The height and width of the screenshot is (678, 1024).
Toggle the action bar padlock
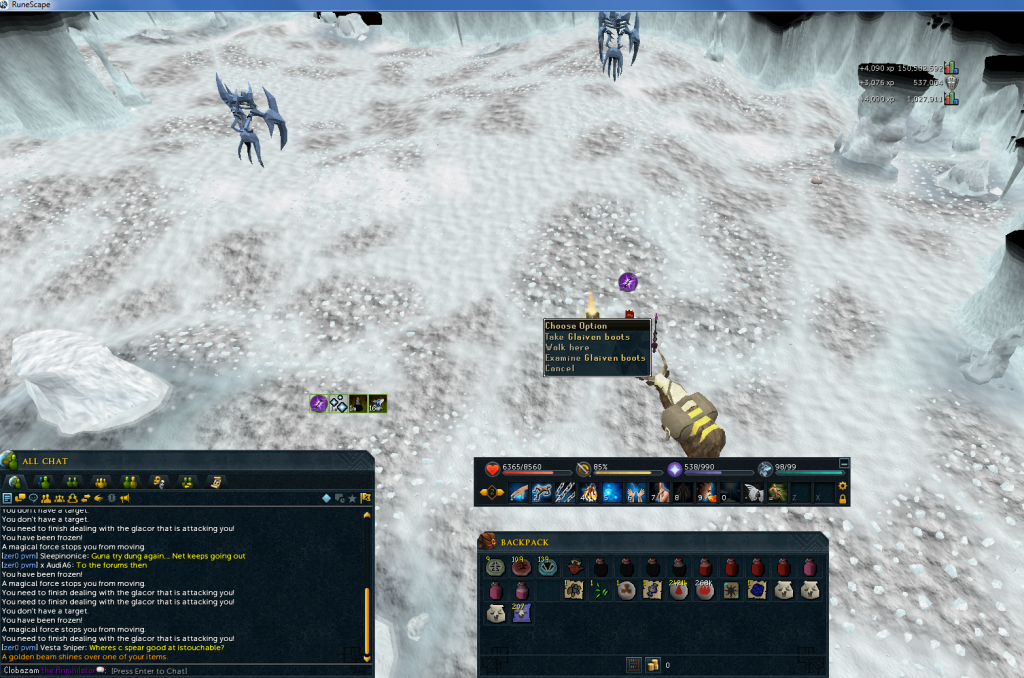coord(843,498)
